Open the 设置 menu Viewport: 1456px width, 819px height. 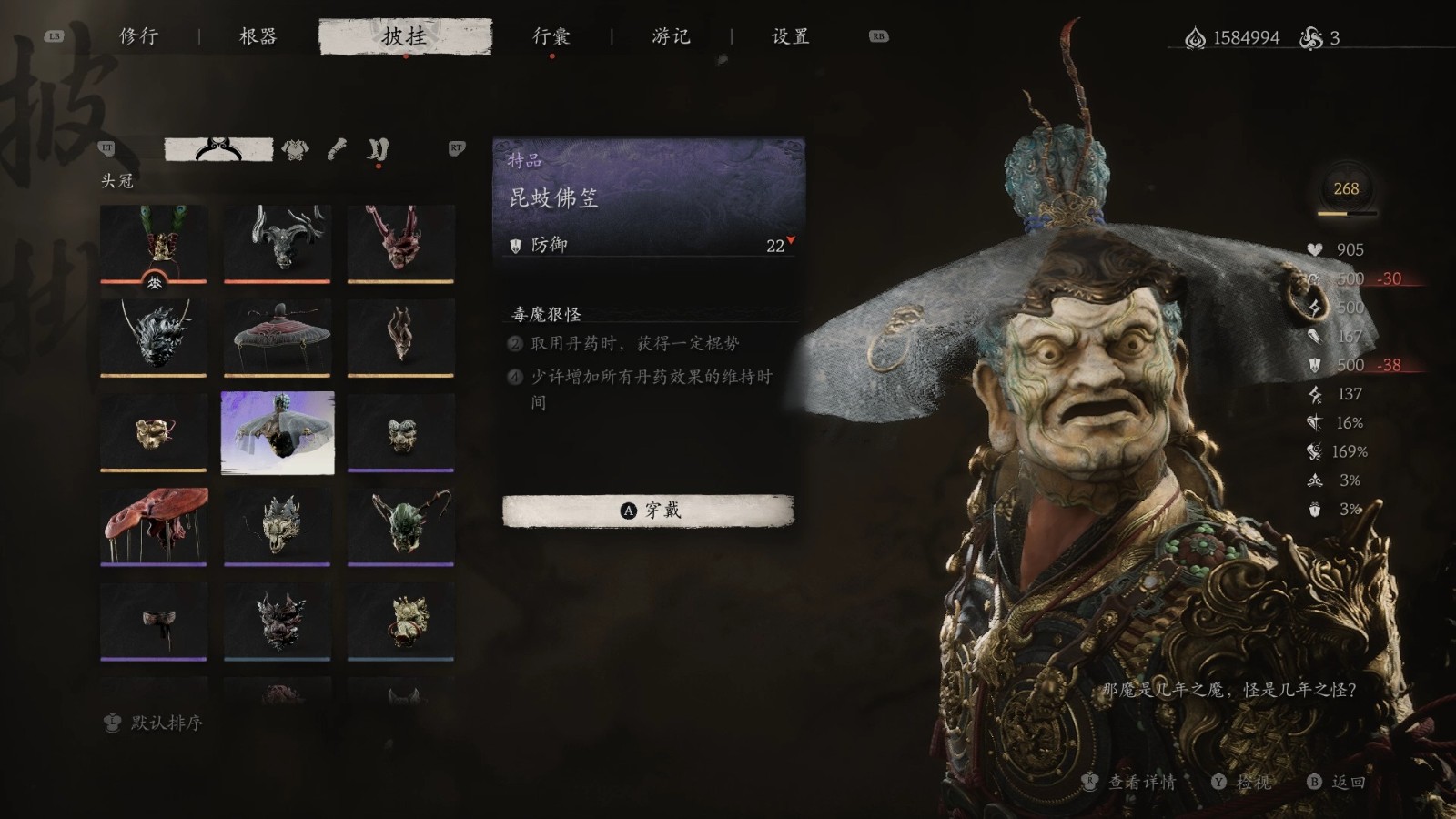(788, 36)
